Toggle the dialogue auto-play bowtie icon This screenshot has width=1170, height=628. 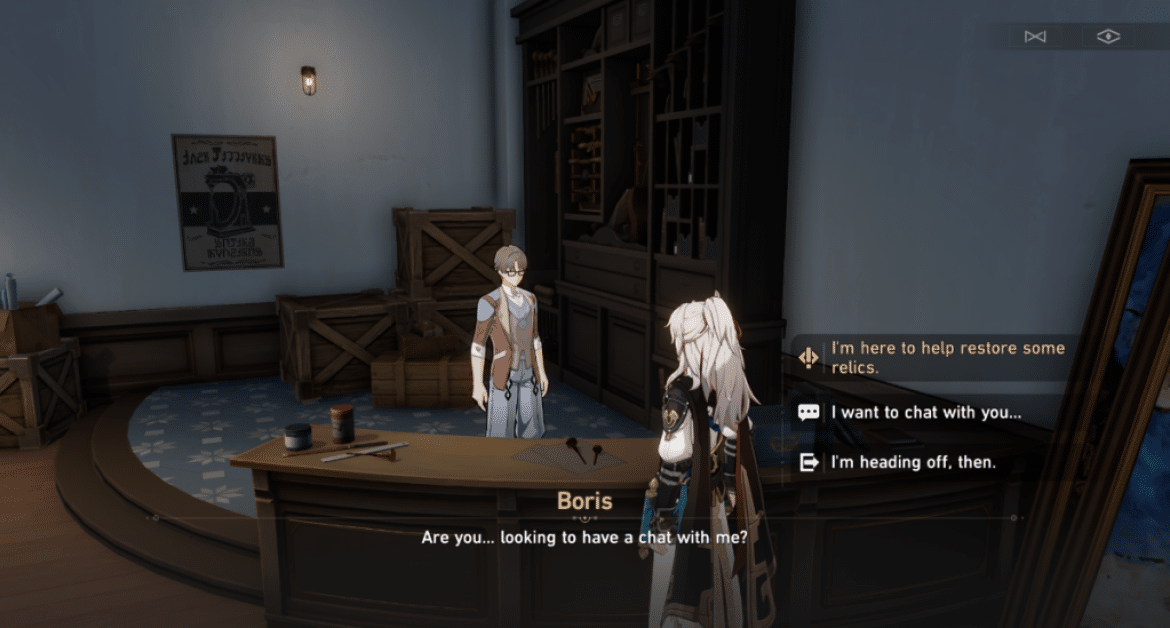coord(1034,37)
